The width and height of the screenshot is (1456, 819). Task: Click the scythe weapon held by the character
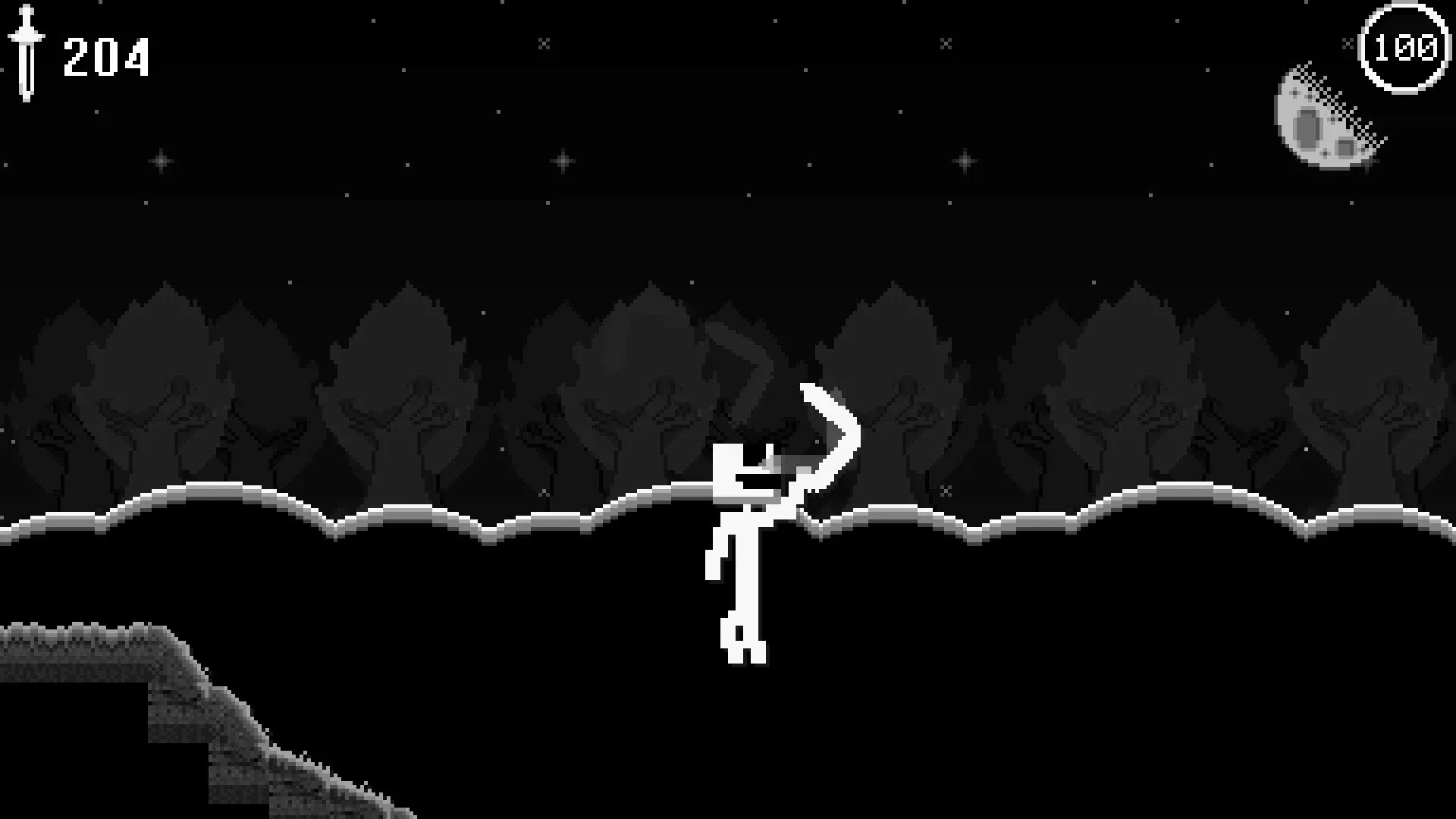click(x=827, y=440)
